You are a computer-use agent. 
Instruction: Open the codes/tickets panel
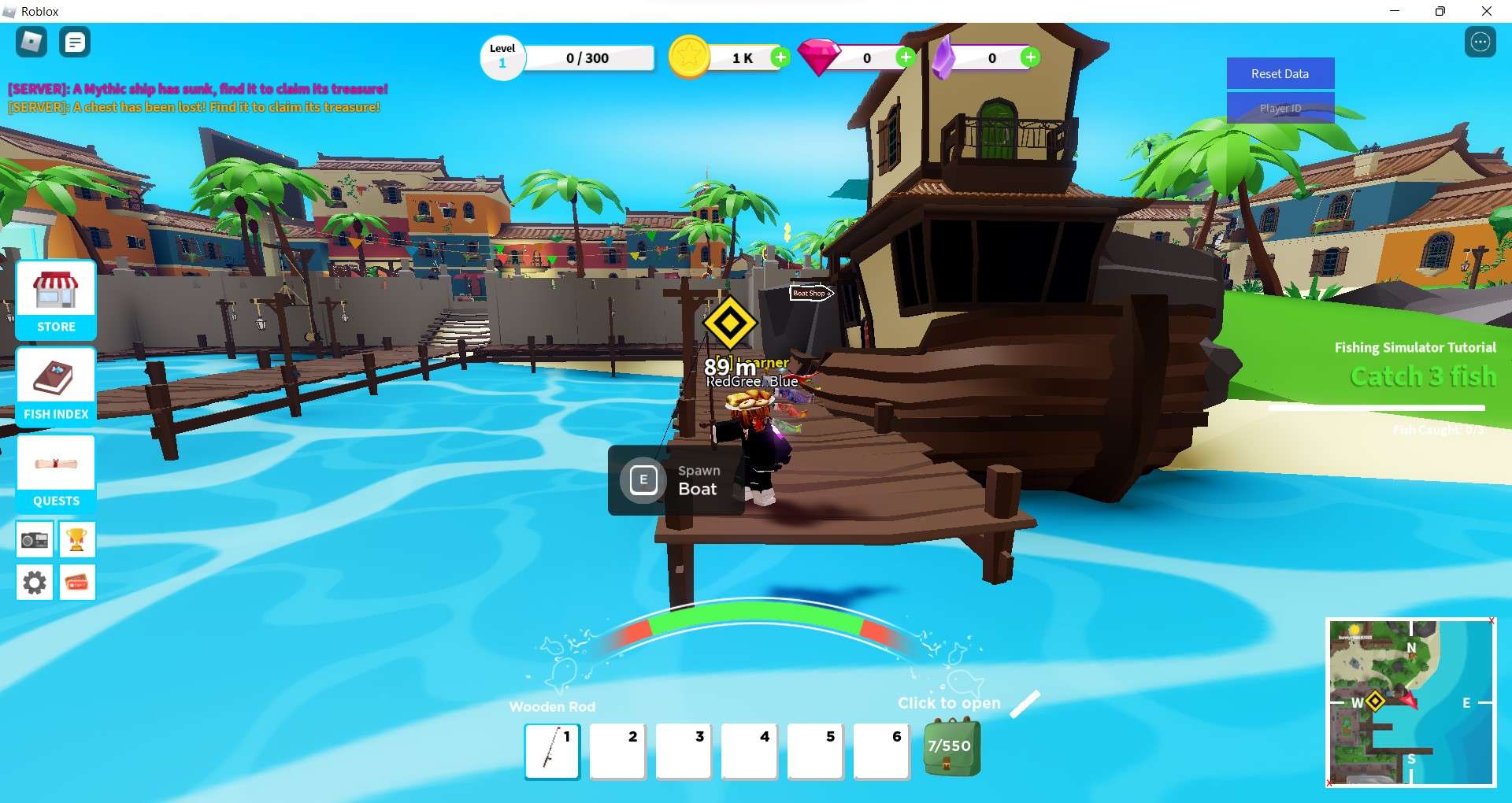click(77, 583)
